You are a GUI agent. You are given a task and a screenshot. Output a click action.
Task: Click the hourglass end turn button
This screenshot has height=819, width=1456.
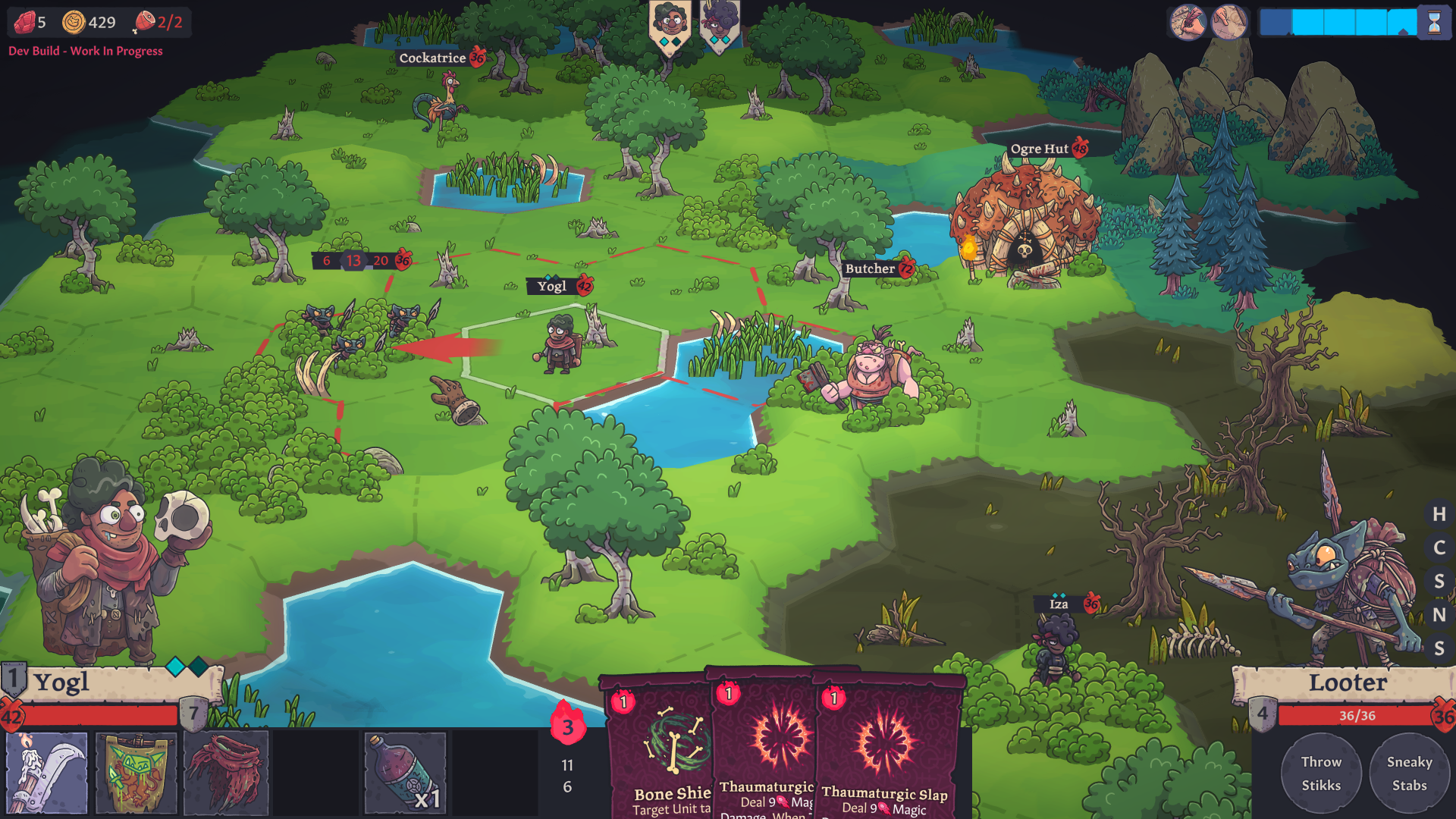pos(1434,23)
